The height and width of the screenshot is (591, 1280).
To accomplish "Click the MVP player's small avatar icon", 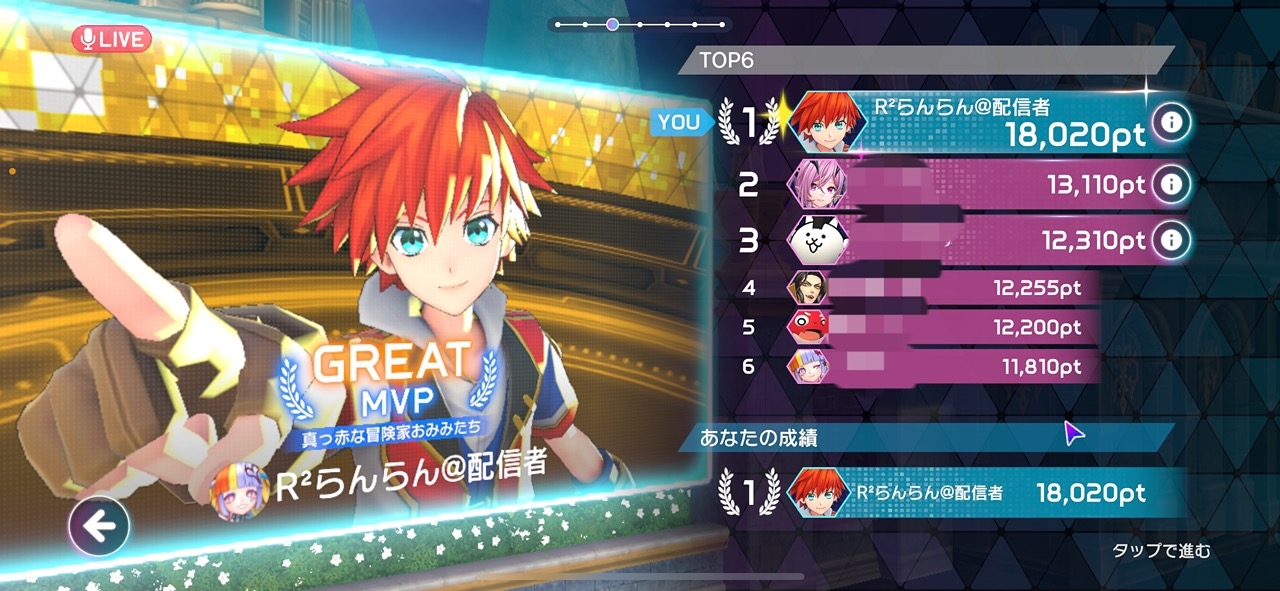I will (x=241, y=489).
